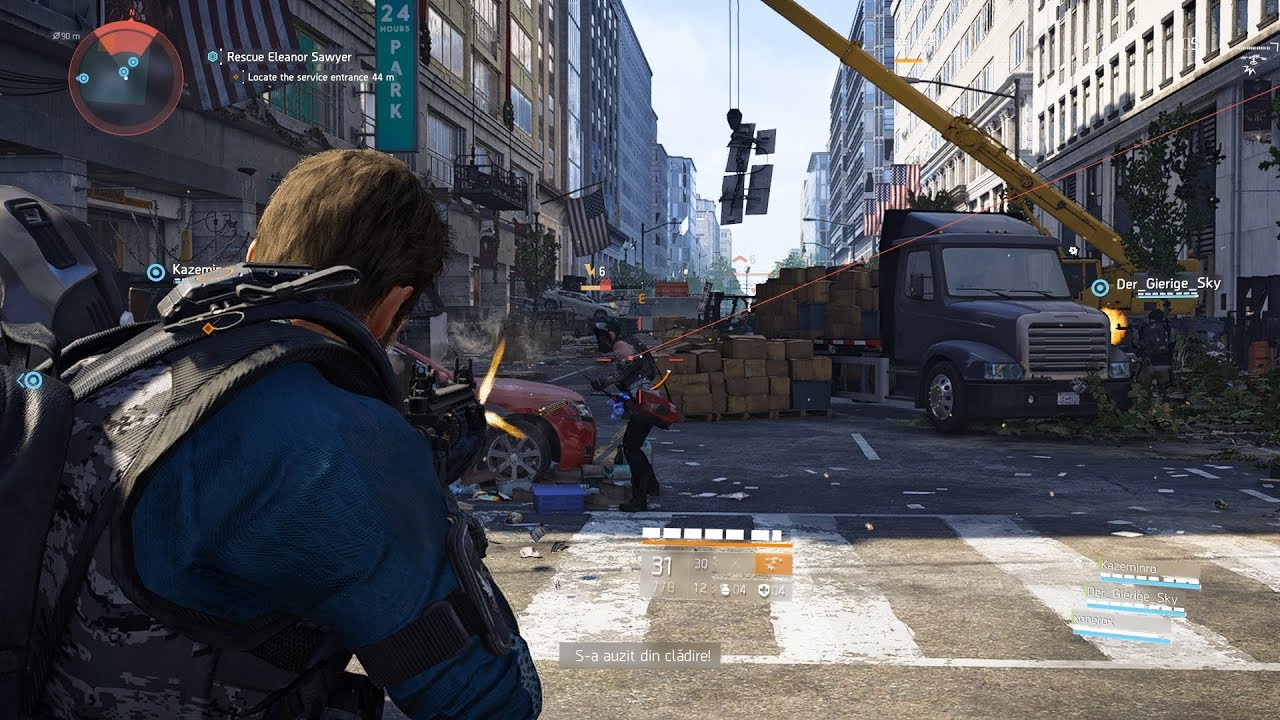Click the Locate the service entrance objective
The image size is (1280, 720).
tap(316, 77)
